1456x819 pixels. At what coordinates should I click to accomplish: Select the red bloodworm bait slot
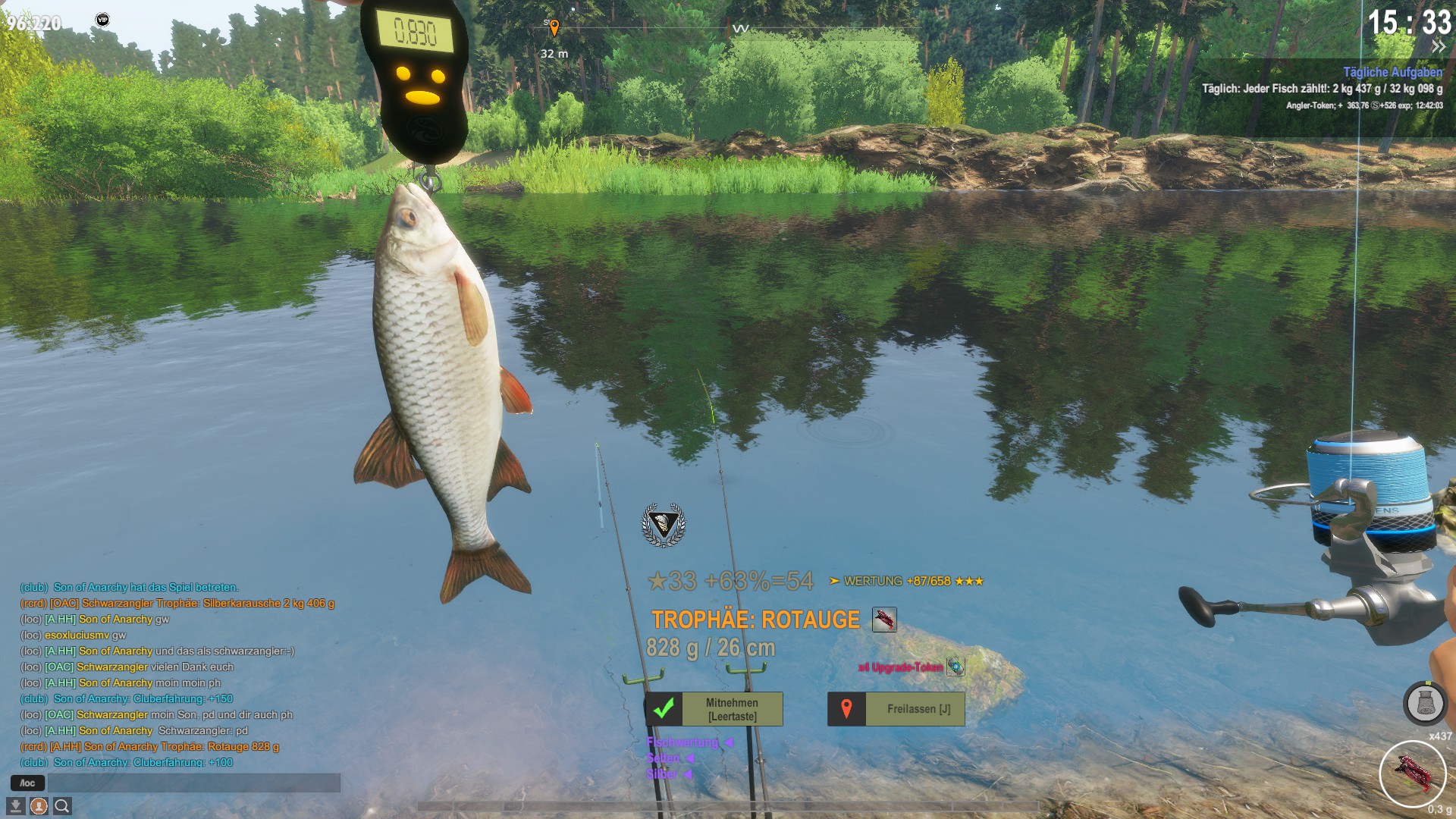[1412, 774]
